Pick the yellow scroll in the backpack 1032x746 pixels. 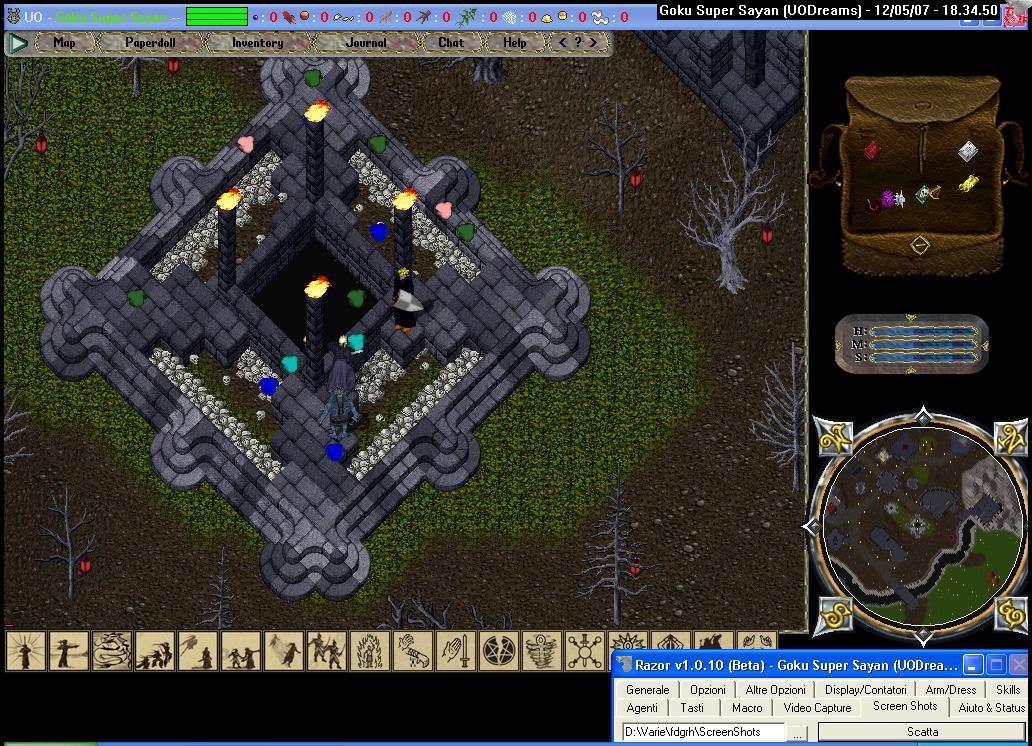tap(968, 184)
